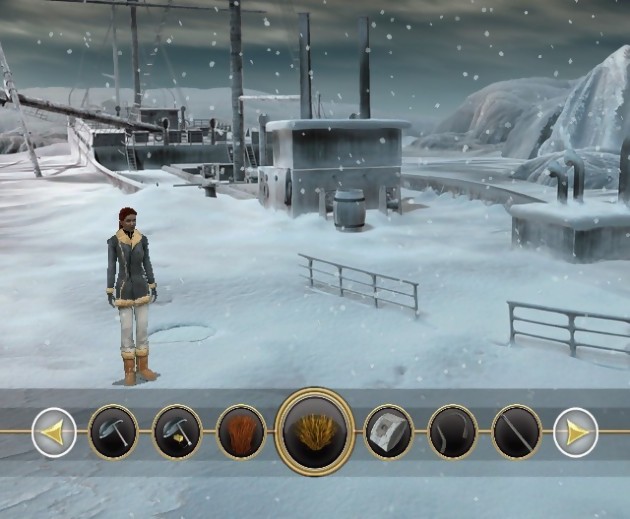Choose the pickaxe with the yellow piece

pos(177,432)
